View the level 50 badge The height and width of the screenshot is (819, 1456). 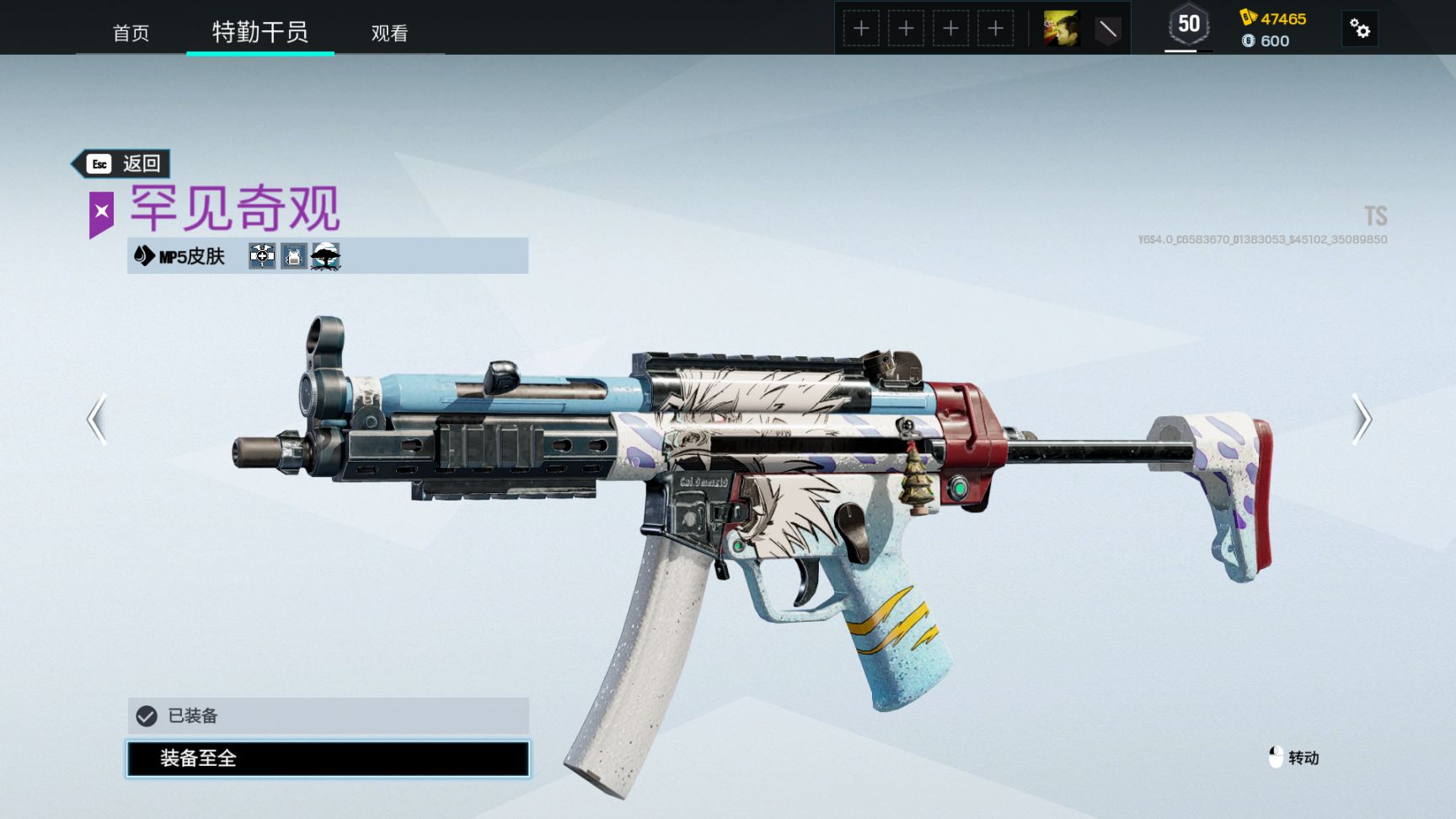(x=1188, y=25)
